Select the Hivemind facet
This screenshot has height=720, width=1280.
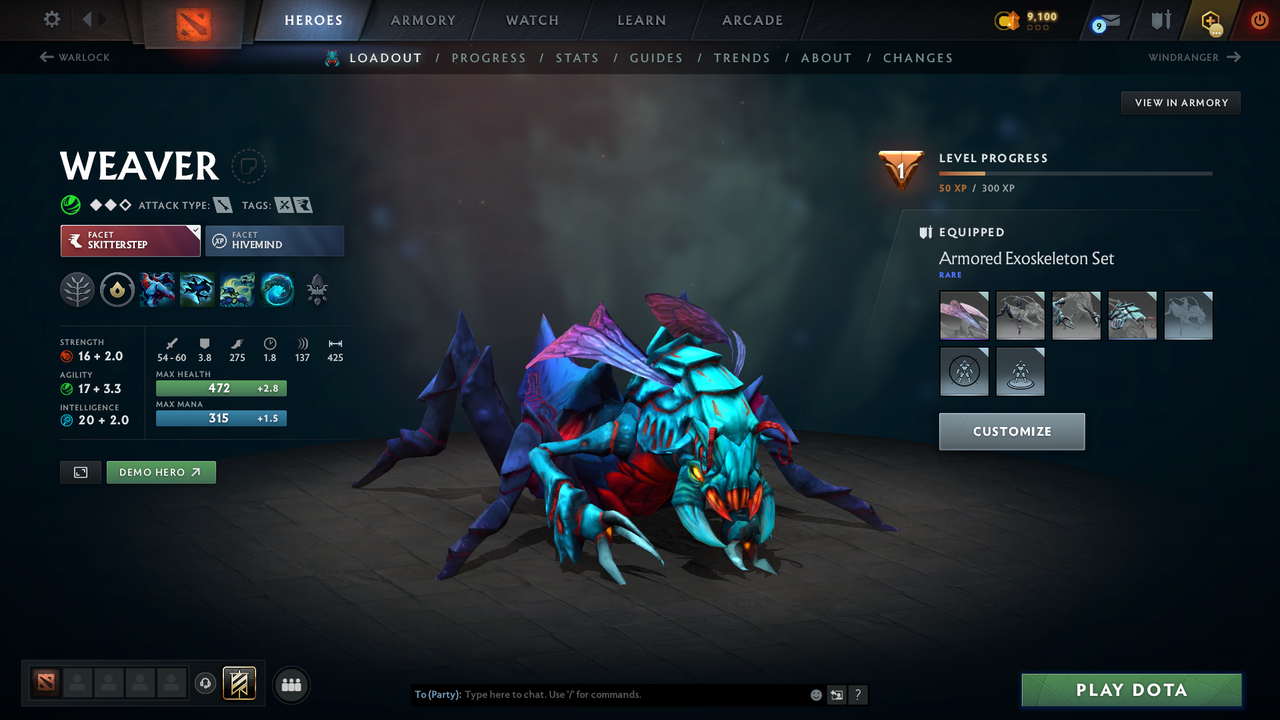pyautogui.click(x=274, y=240)
